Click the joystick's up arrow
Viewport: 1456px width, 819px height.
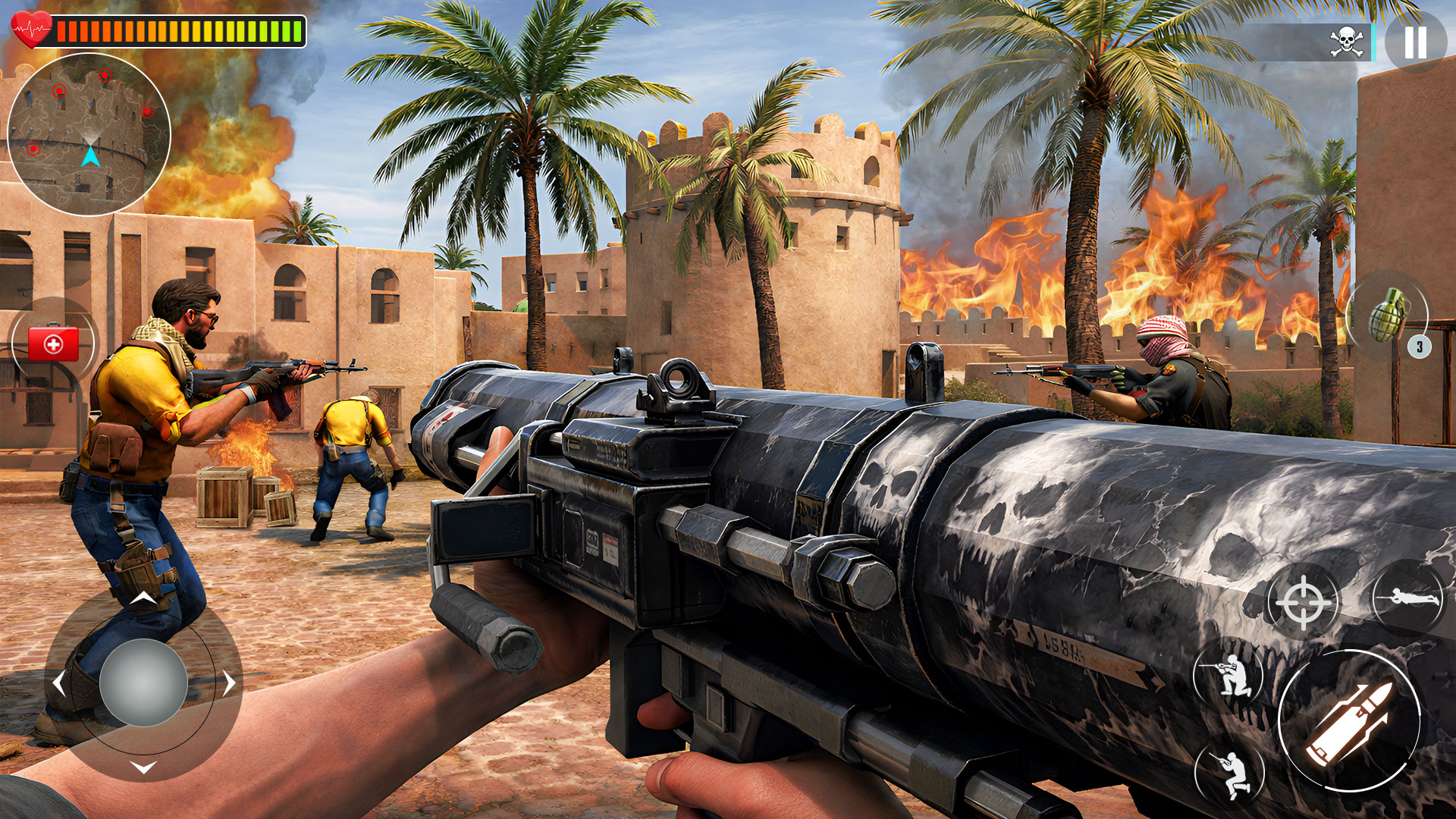(143, 599)
